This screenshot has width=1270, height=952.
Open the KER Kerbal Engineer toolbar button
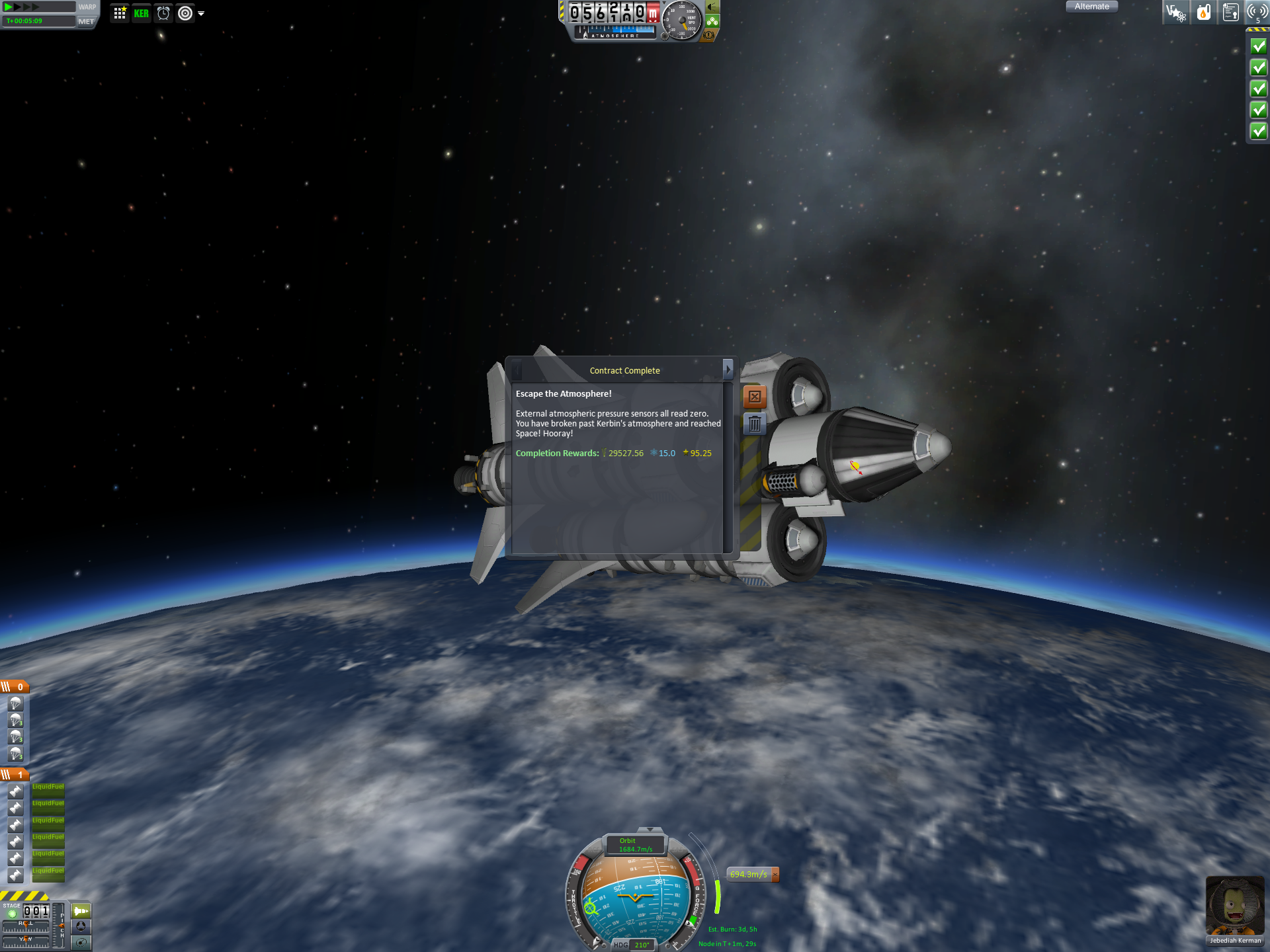141,13
